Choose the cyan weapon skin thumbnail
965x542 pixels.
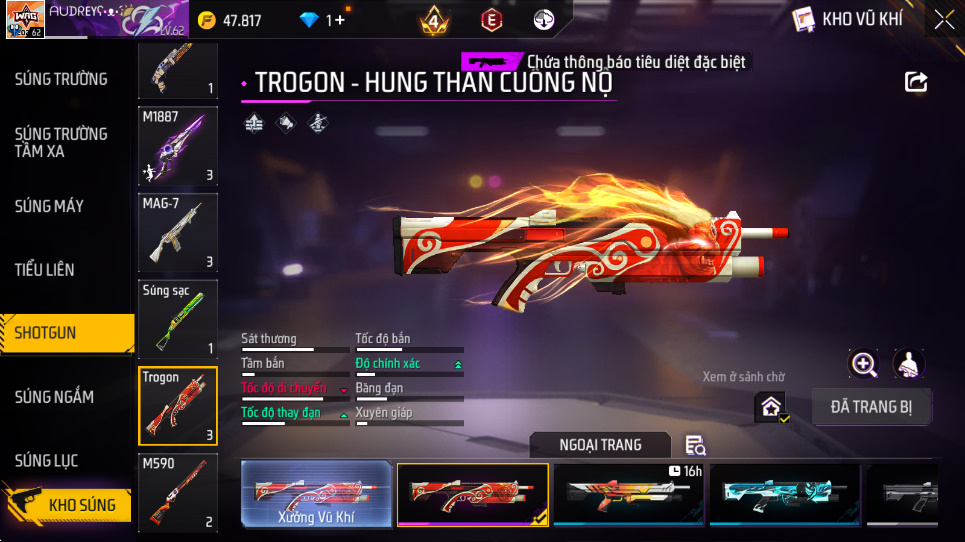(785, 494)
